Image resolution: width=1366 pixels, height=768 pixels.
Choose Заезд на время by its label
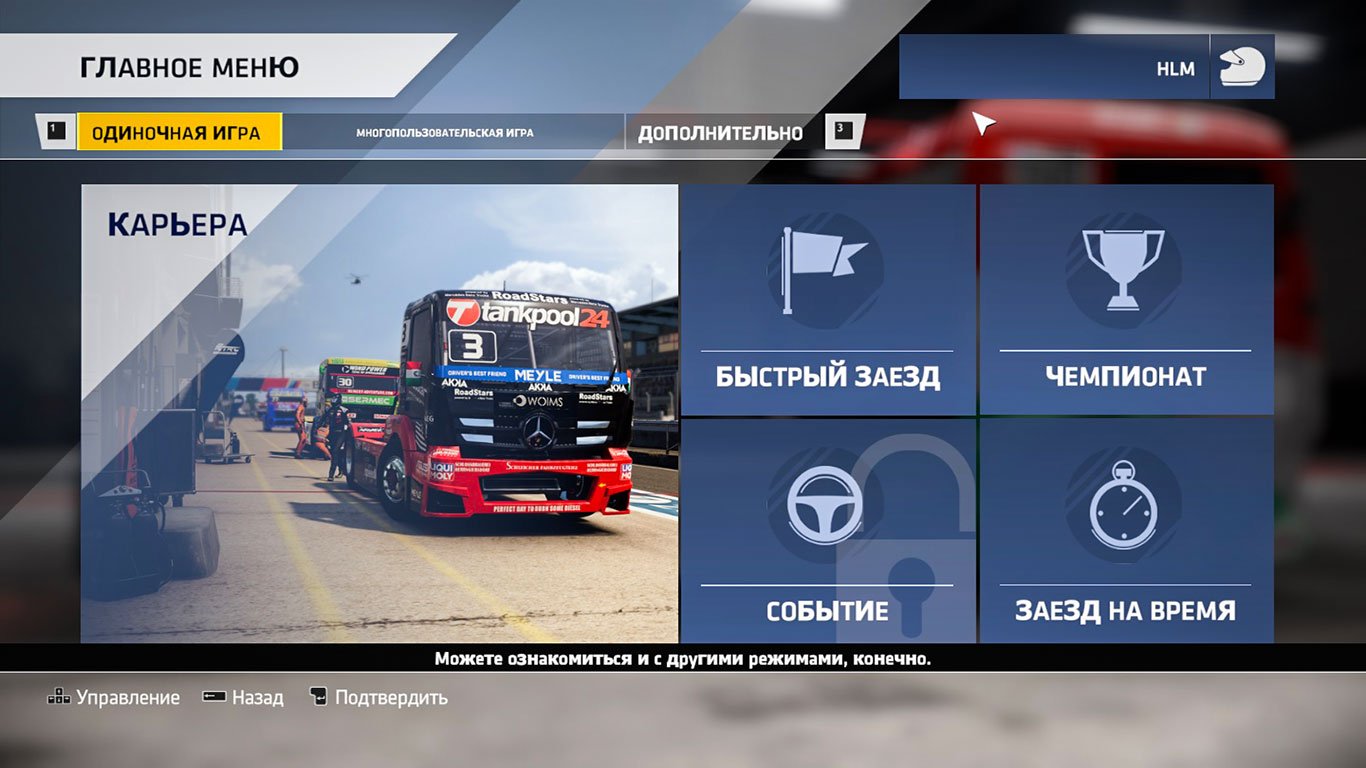coord(1128,606)
